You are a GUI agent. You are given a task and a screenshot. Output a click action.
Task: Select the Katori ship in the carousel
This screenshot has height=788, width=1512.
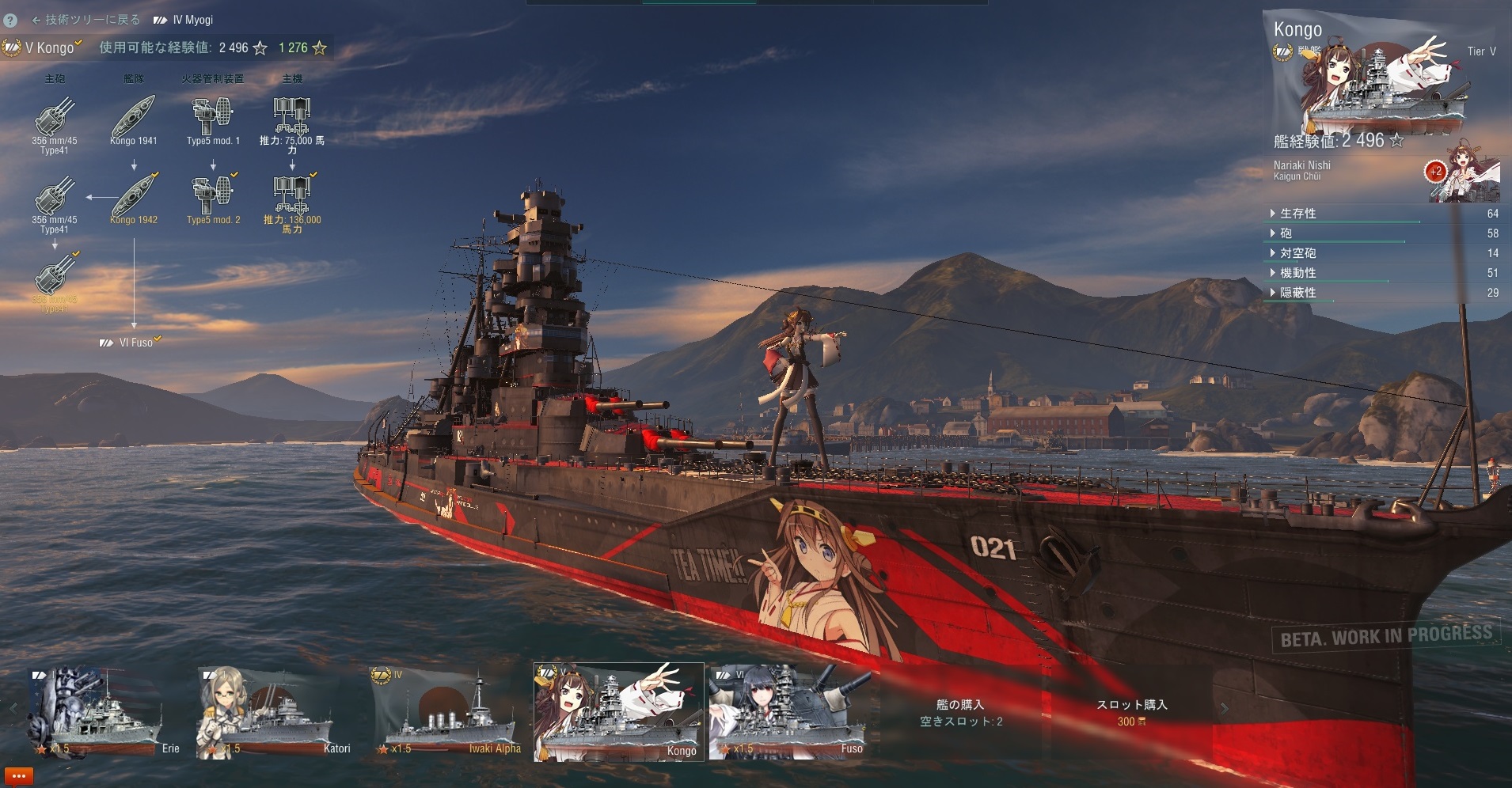pos(273,712)
